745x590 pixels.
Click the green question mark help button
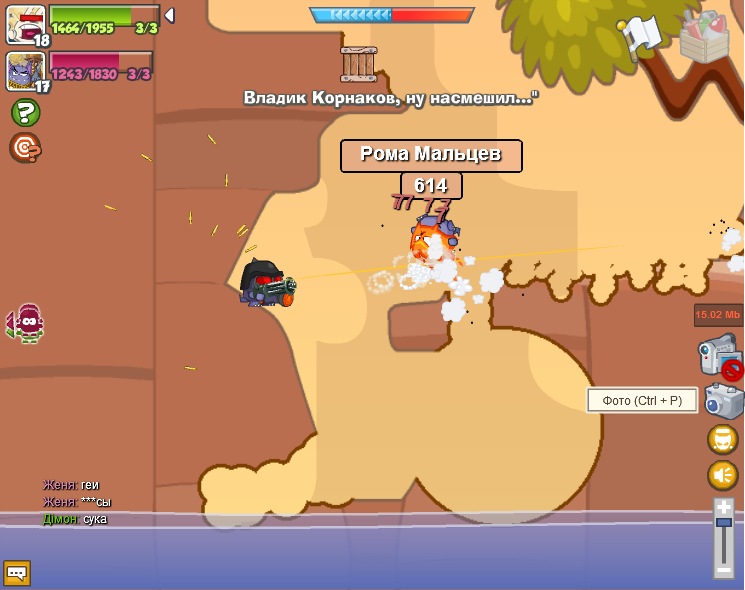click(25, 112)
